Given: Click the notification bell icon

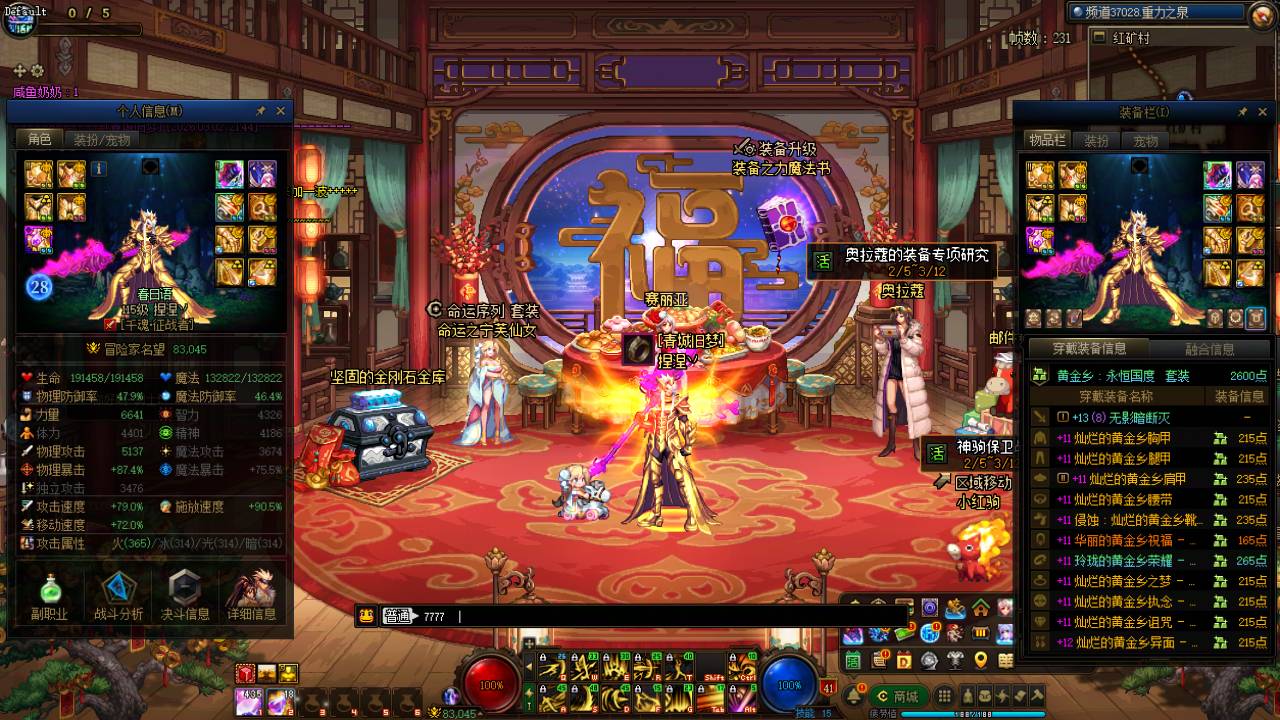Looking at the screenshot, I should coord(855,696).
